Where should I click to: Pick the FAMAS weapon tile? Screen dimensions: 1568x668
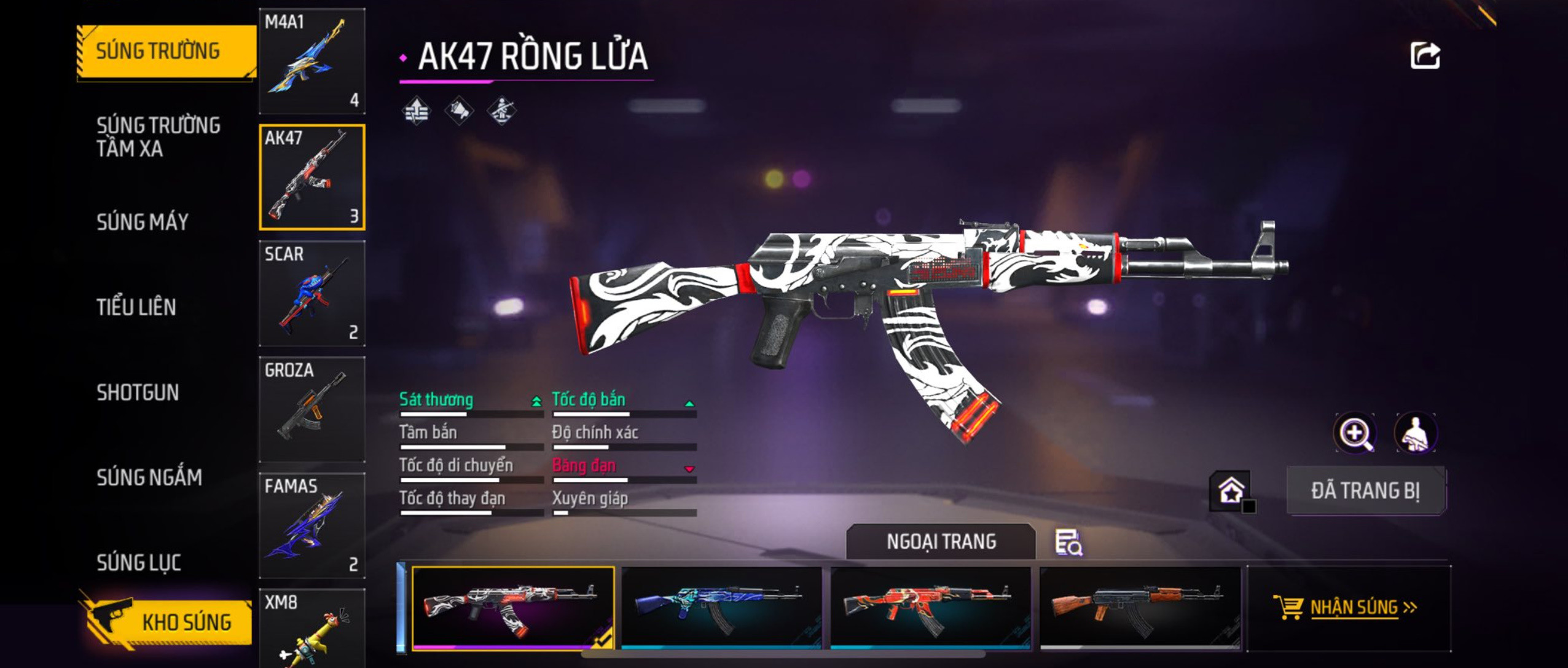[312, 525]
